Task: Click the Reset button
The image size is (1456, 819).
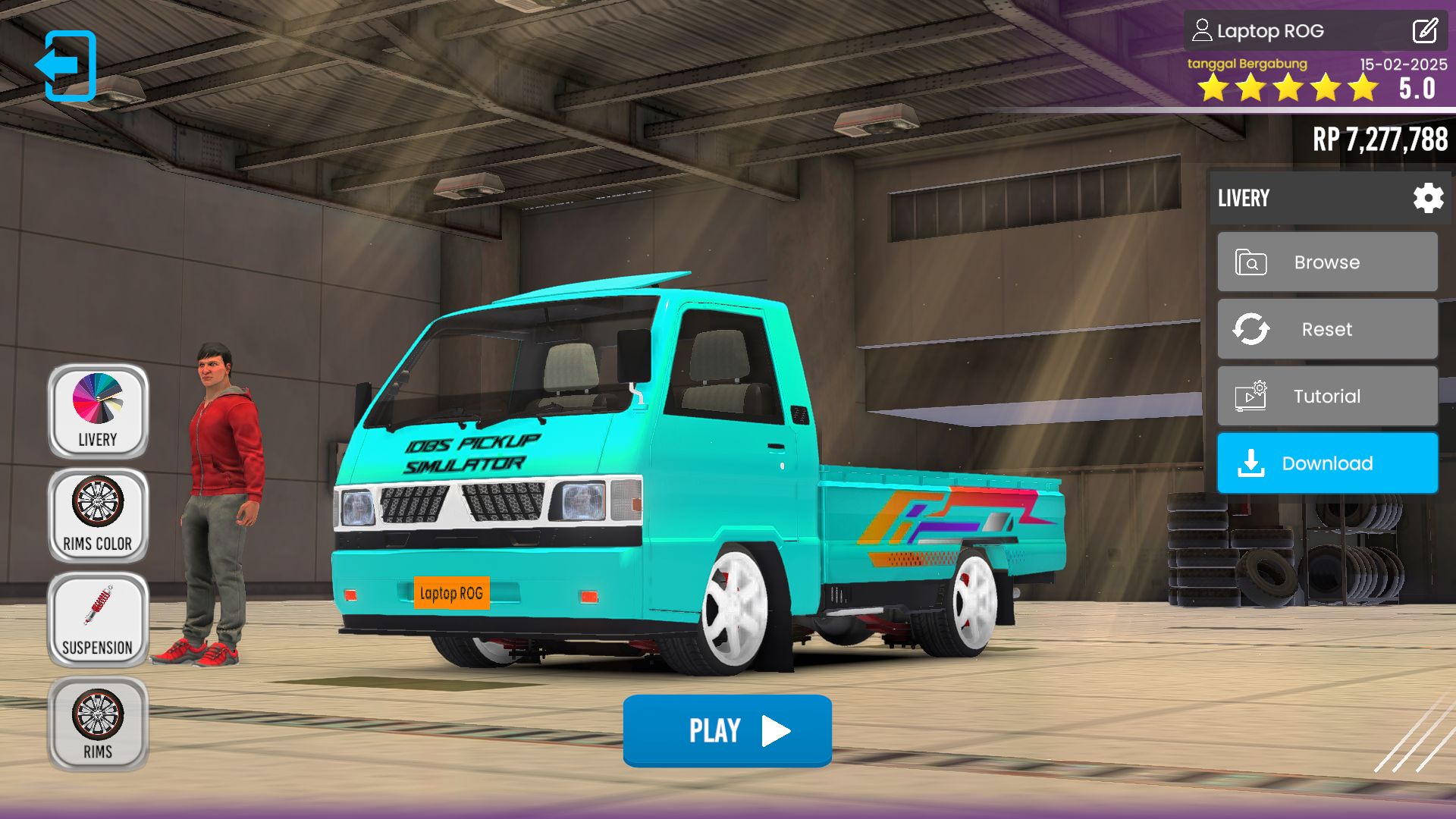Action: [x=1327, y=328]
